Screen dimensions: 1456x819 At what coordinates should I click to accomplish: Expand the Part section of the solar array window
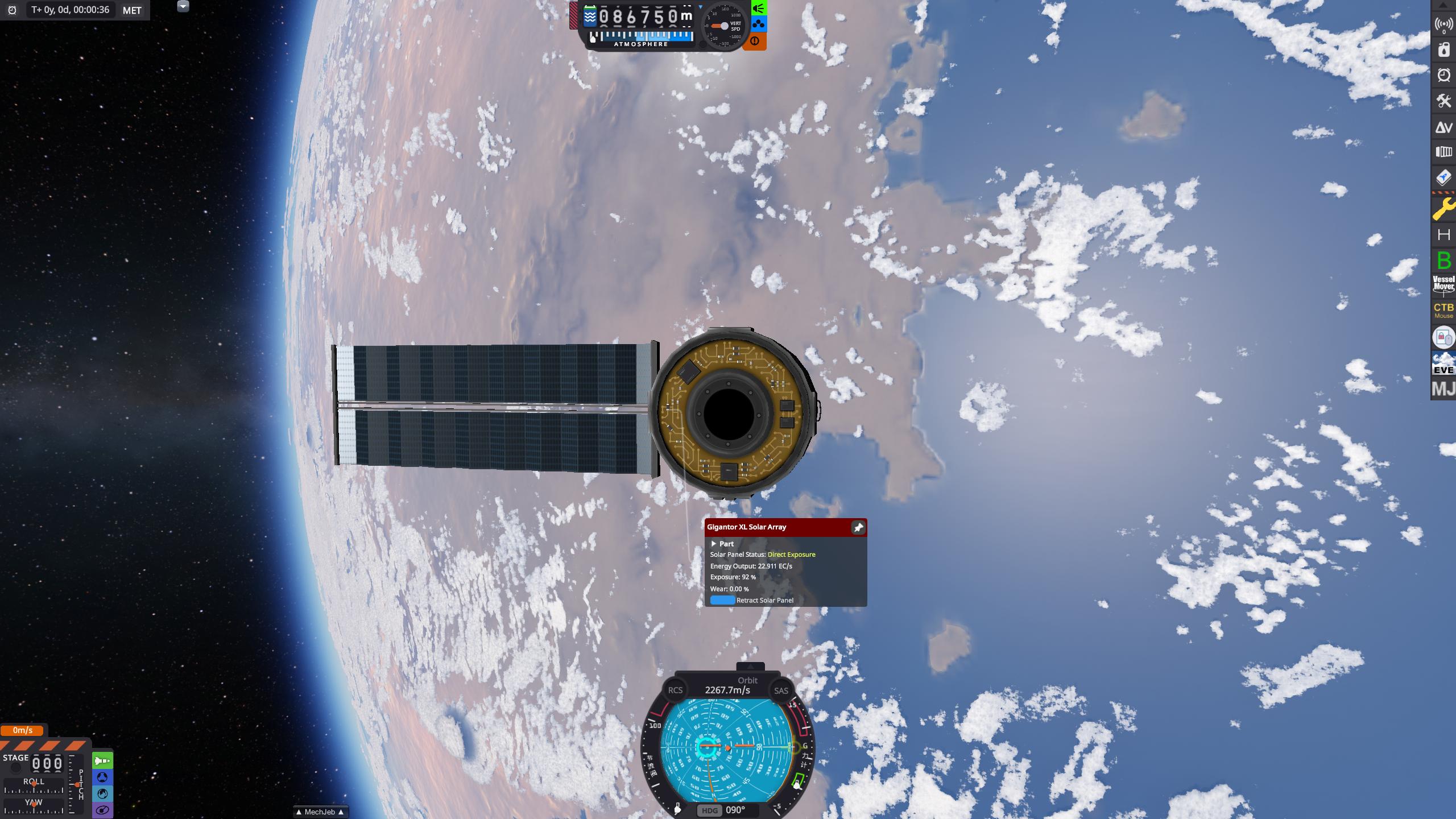pyautogui.click(x=714, y=544)
